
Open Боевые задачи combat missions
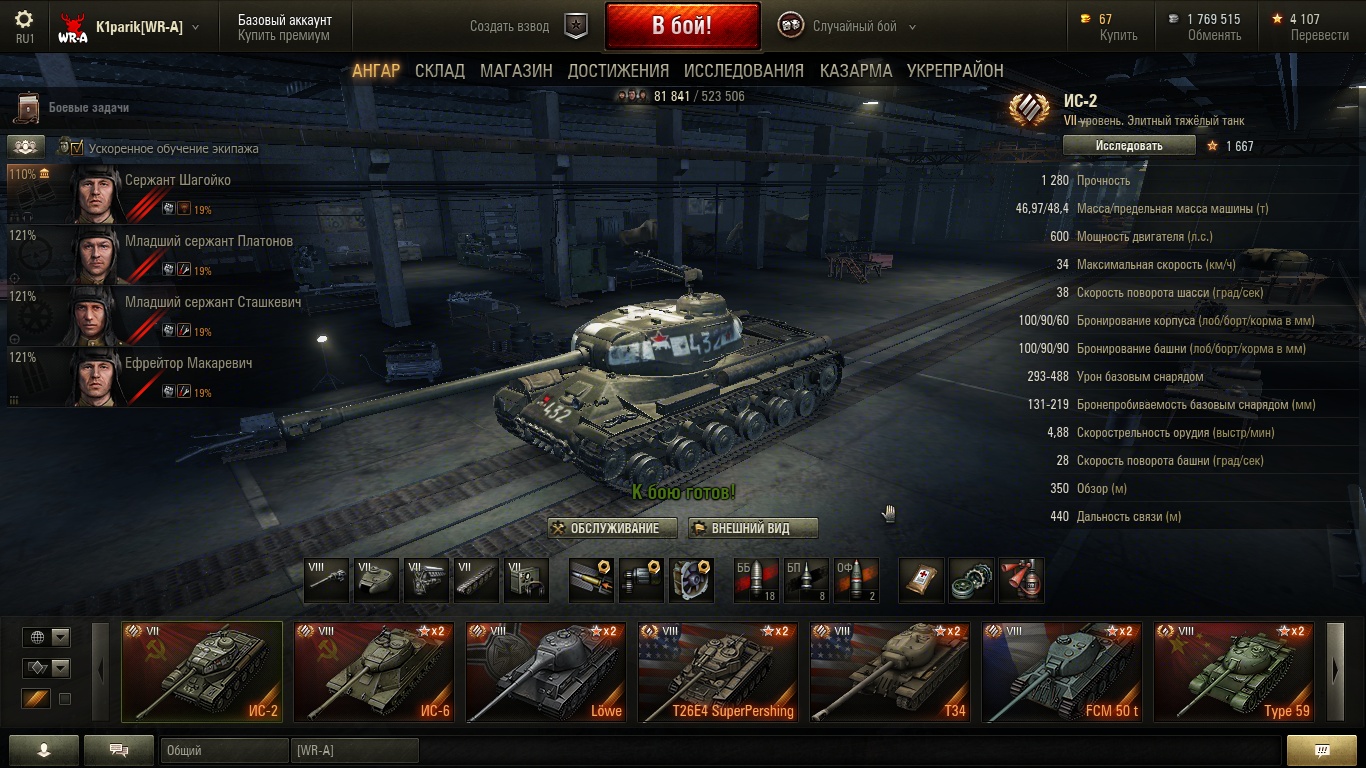(88, 108)
